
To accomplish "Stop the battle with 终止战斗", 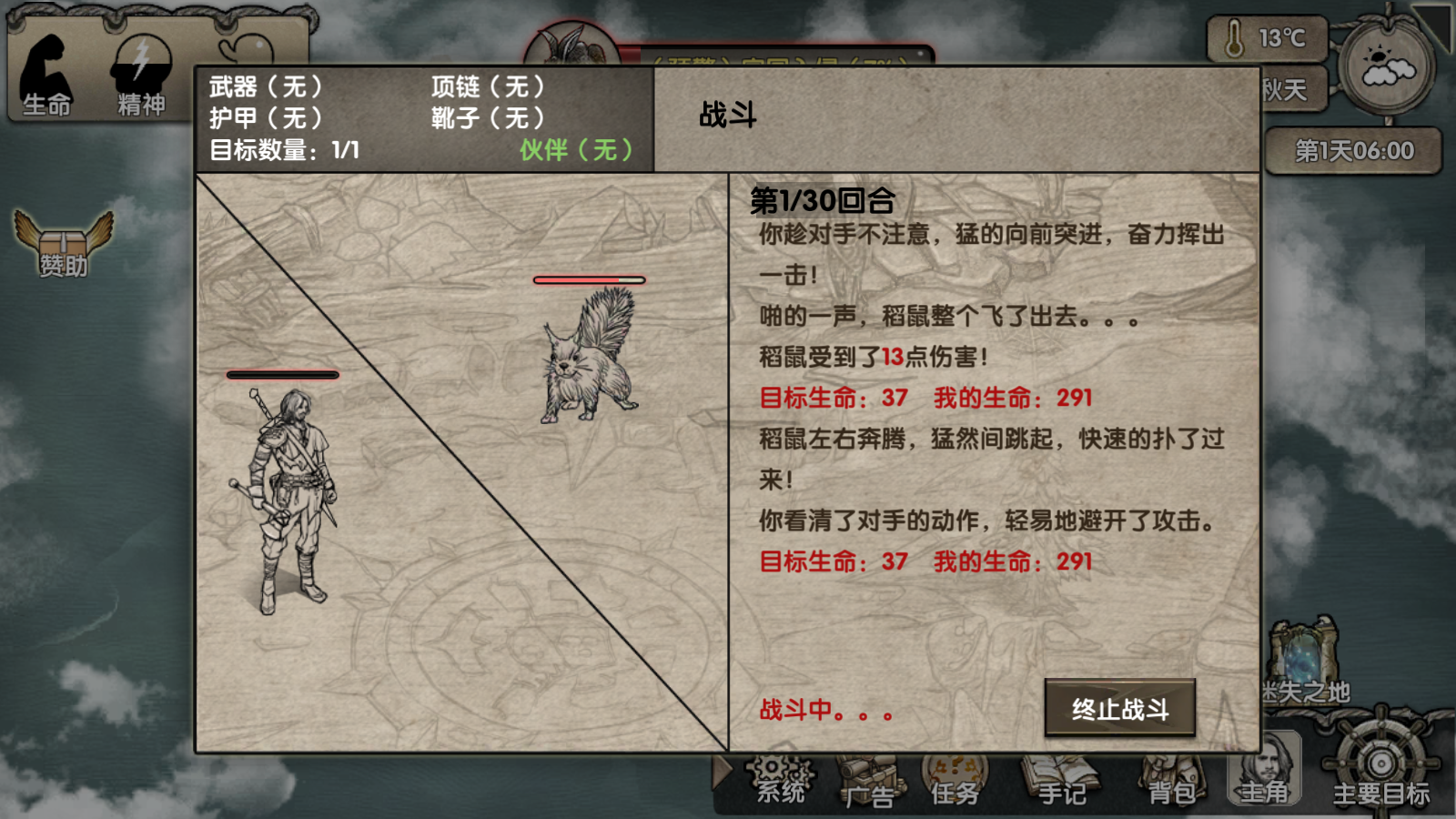I will (x=1119, y=708).
